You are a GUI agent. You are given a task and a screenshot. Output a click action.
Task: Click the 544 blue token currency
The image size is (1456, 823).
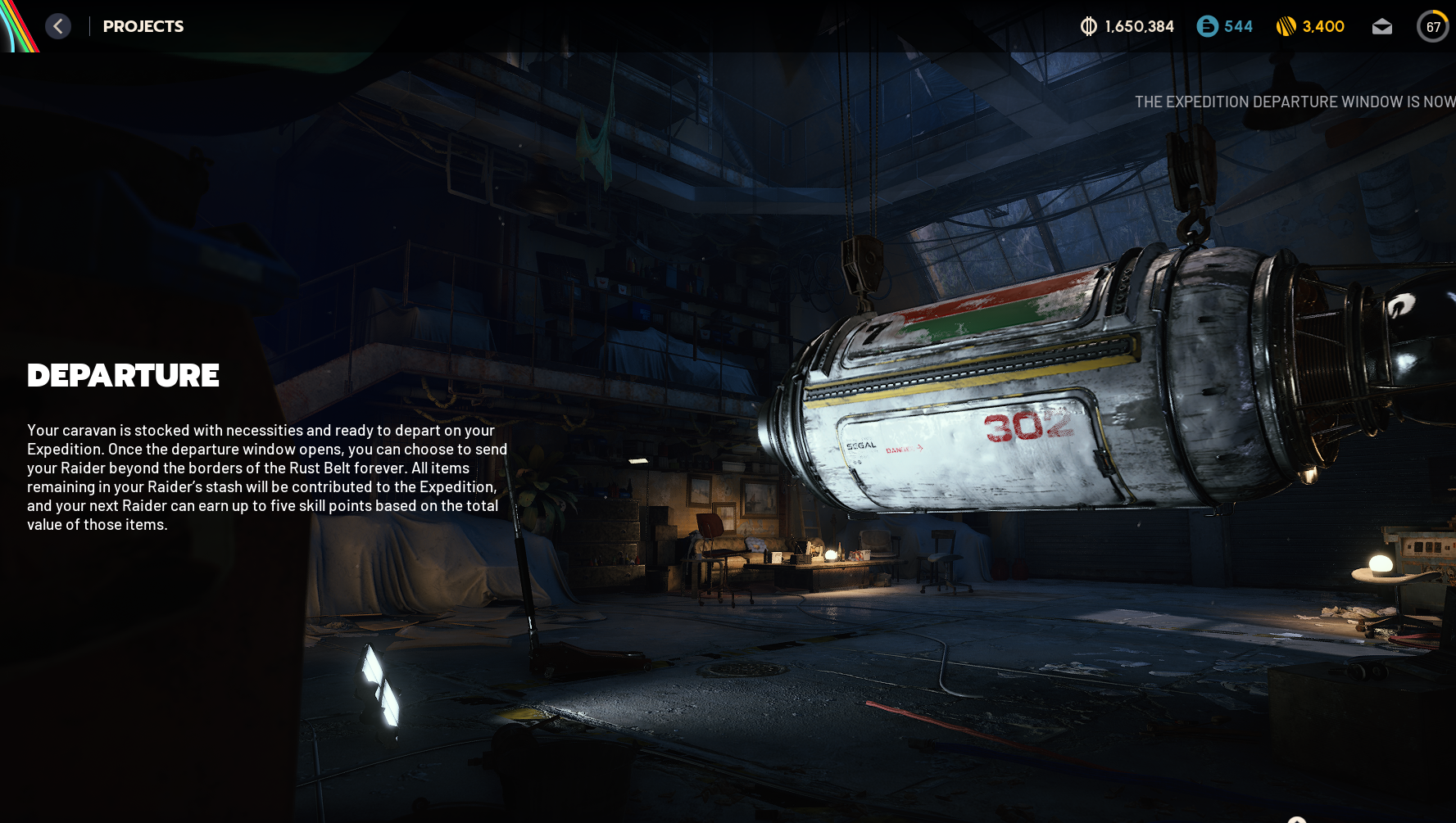1225,26
